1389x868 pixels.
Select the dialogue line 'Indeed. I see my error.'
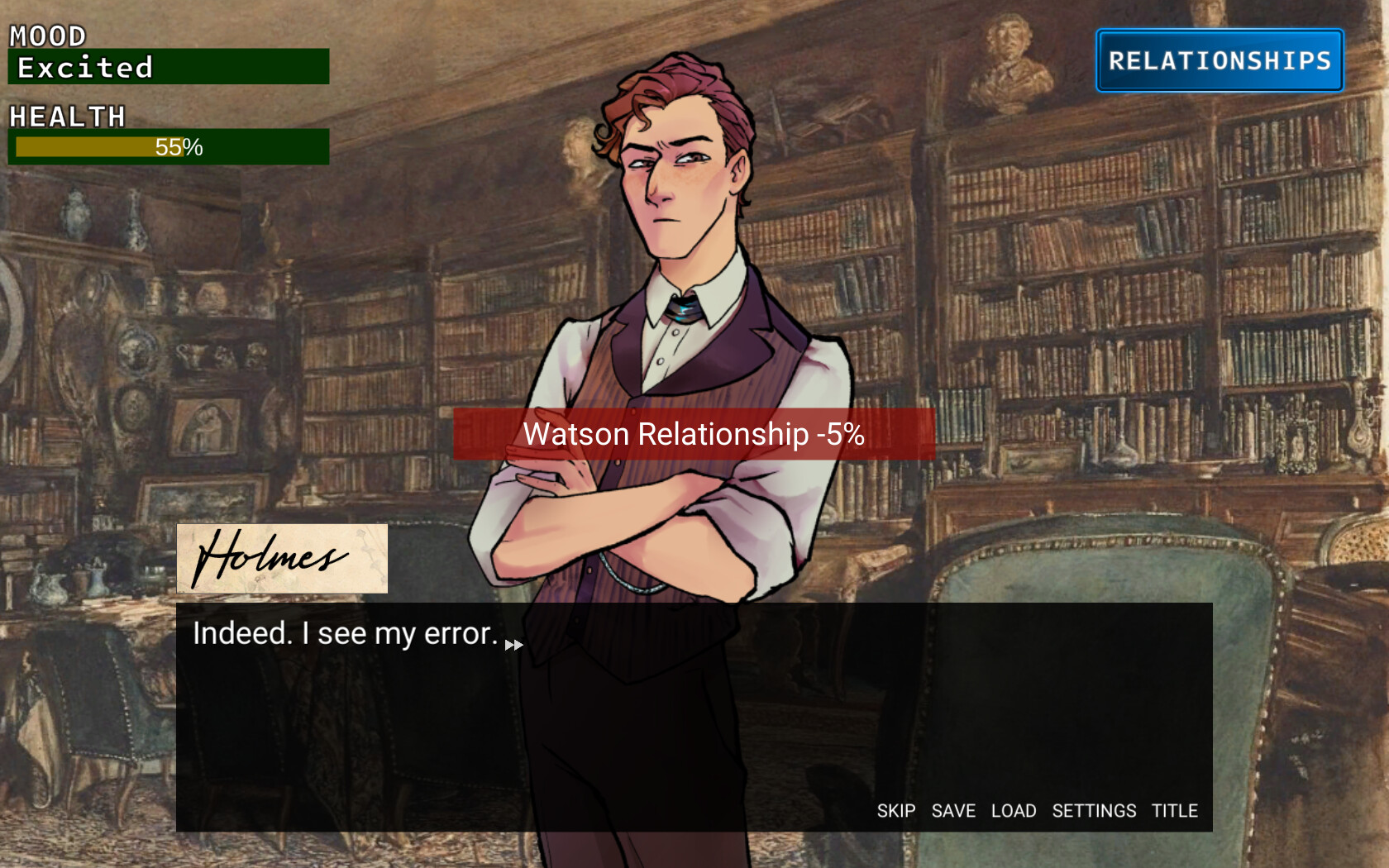(343, 633)
